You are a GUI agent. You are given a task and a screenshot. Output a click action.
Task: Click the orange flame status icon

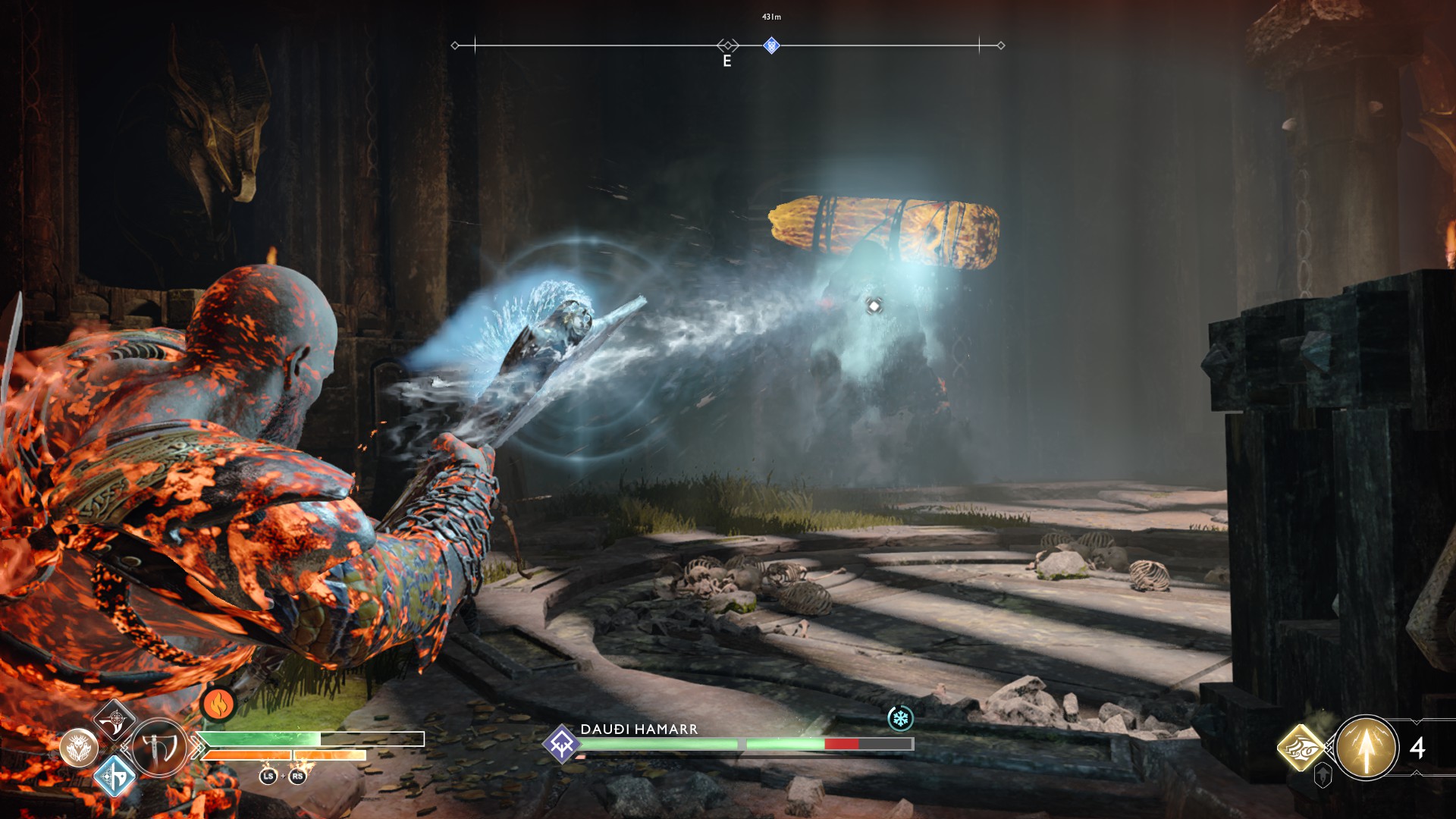(218, 705)
